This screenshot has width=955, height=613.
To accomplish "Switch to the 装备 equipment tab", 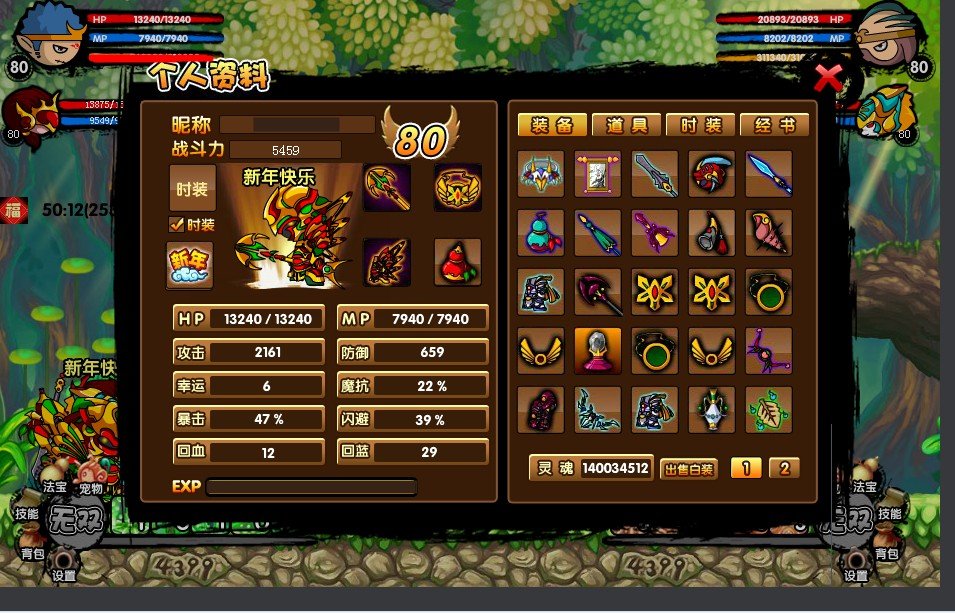I will click(551, 125).
